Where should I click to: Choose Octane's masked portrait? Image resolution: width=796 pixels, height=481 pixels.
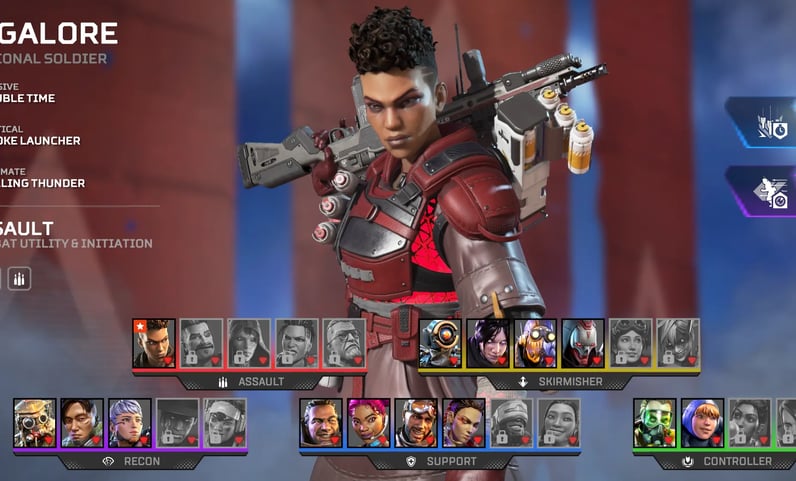click(x=535, y=343)
